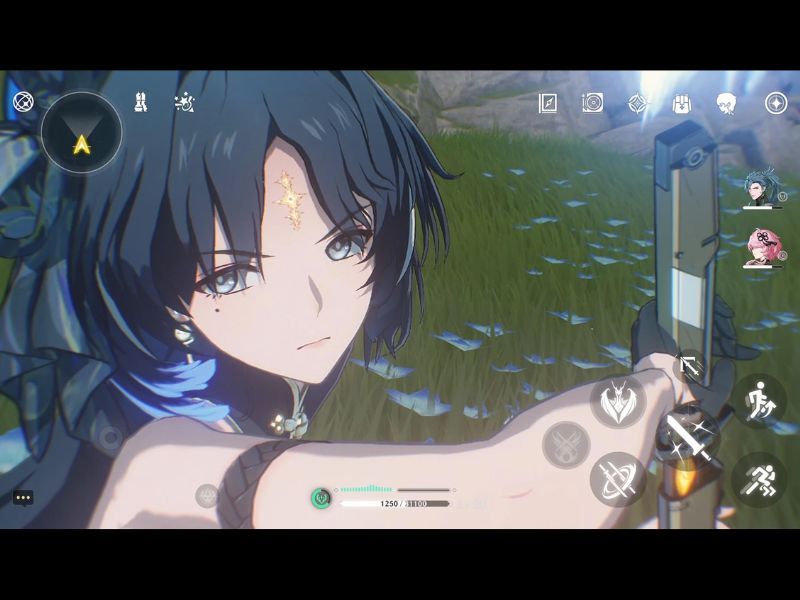Tap the sprint dodge button

coord(759,479)
